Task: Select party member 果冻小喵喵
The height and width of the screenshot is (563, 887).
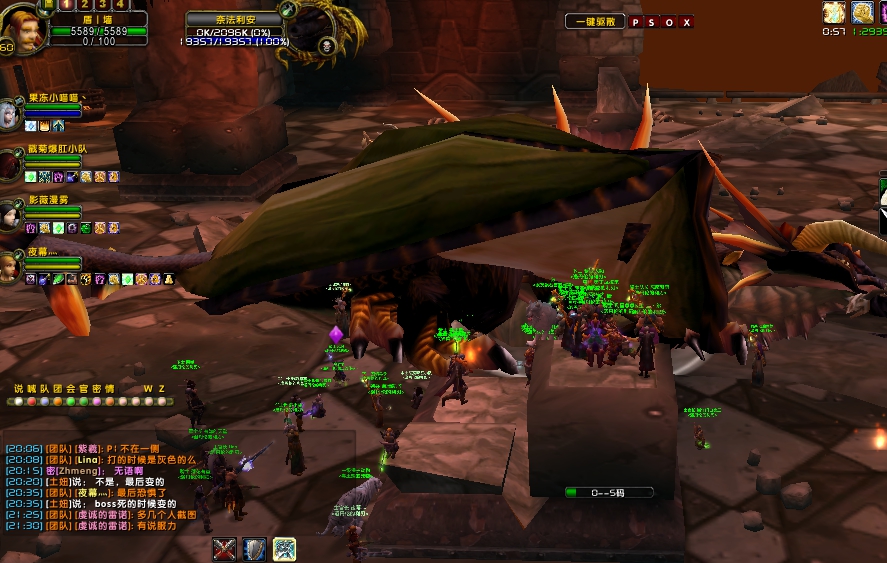Action: 12,110
